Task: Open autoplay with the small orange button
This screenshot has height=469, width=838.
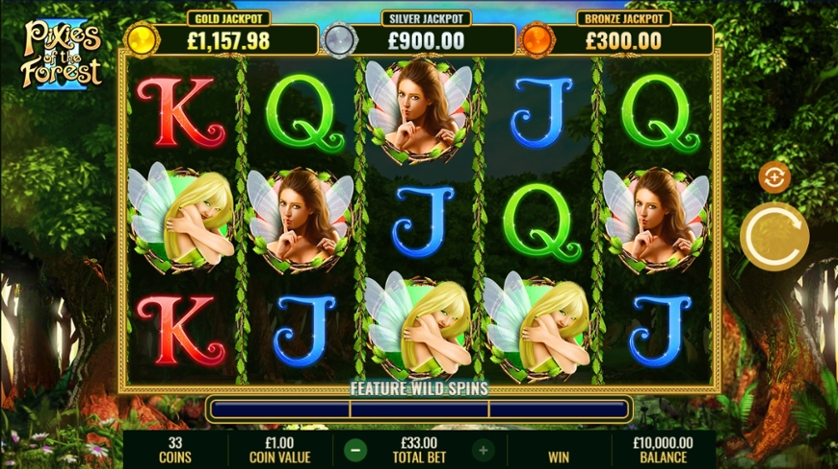Action: pyautogui.click(x=774, y=177)
